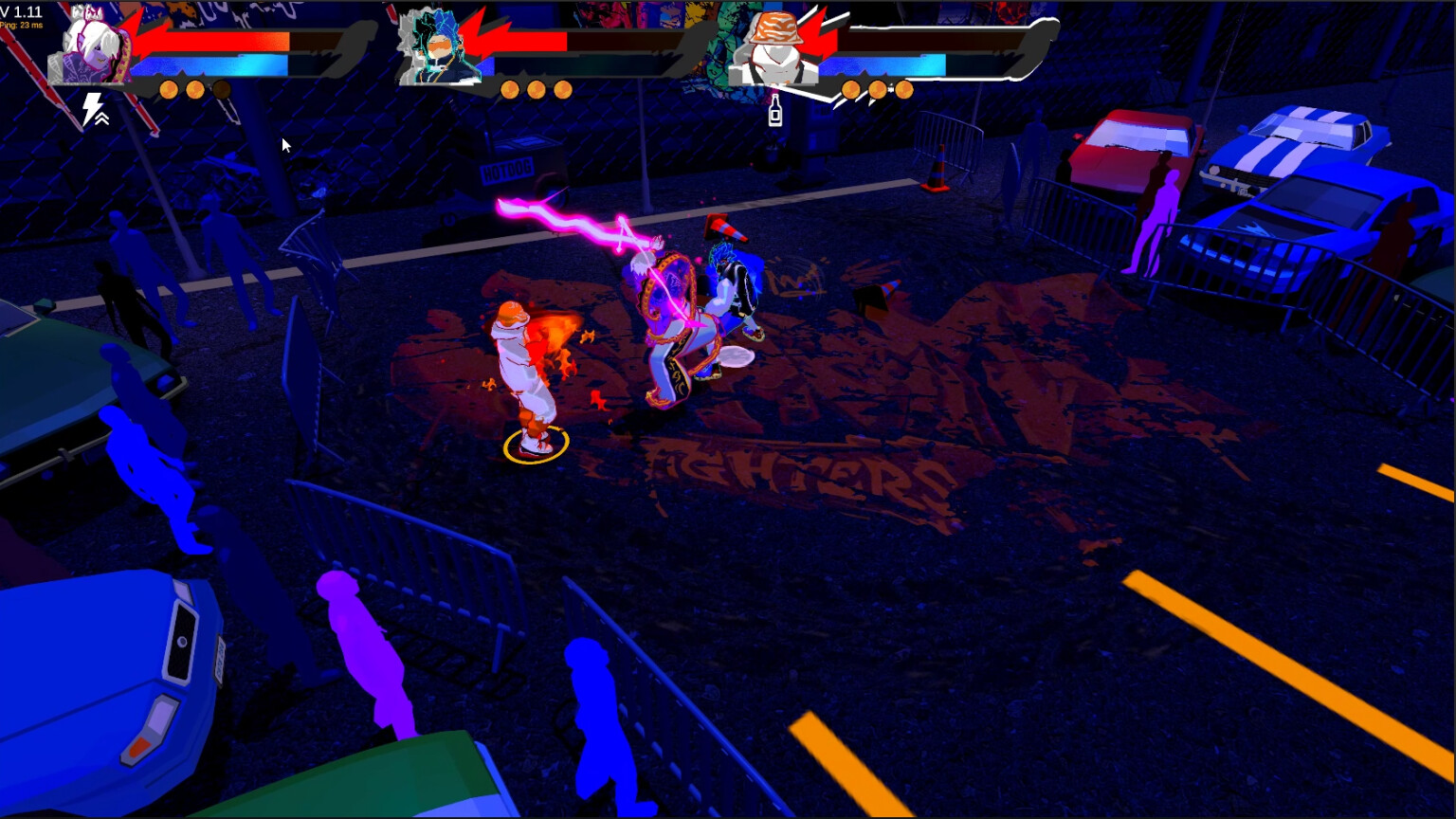Toggle the last pip under the bucket hat fighter

tap(903, 88)
